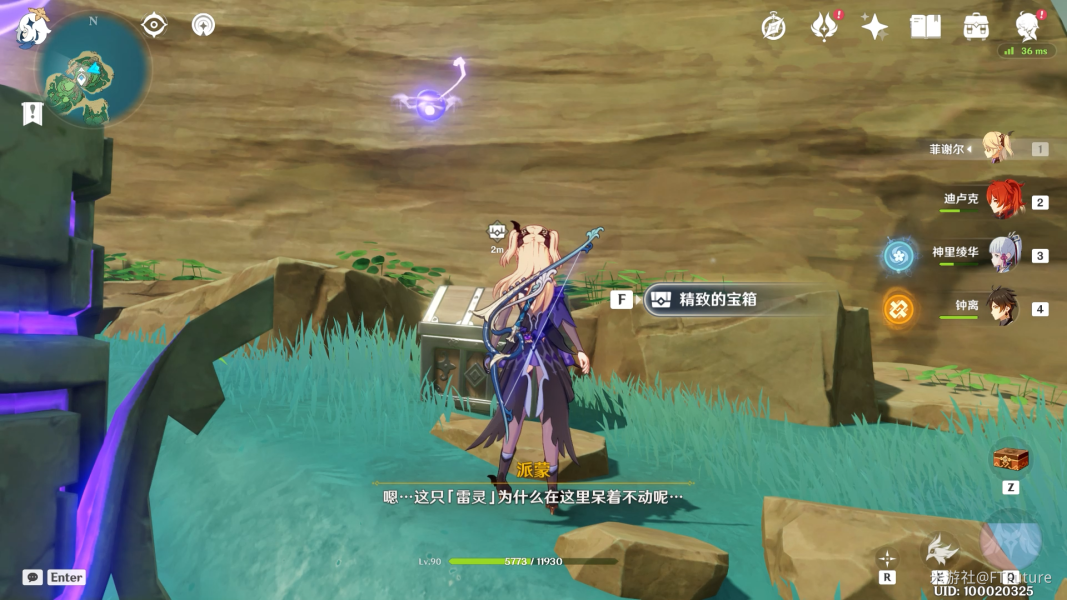Open the circular minimap
1067x600 pixels.
tap(93, 70)
